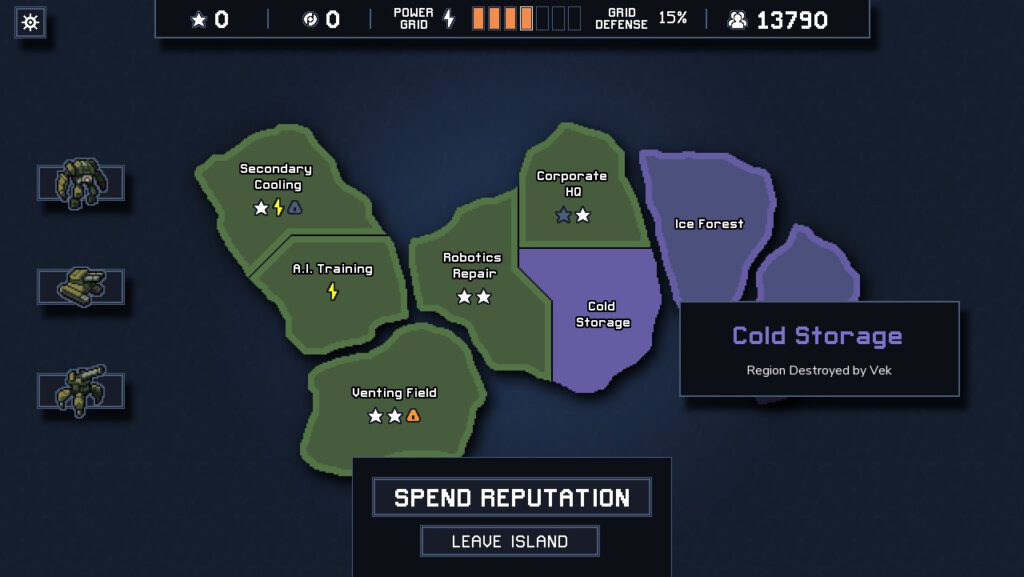The height and width of the screenshot is (577, 1024).
Task: Select the Corporate HQ region
Action: (x=572, y=195)
